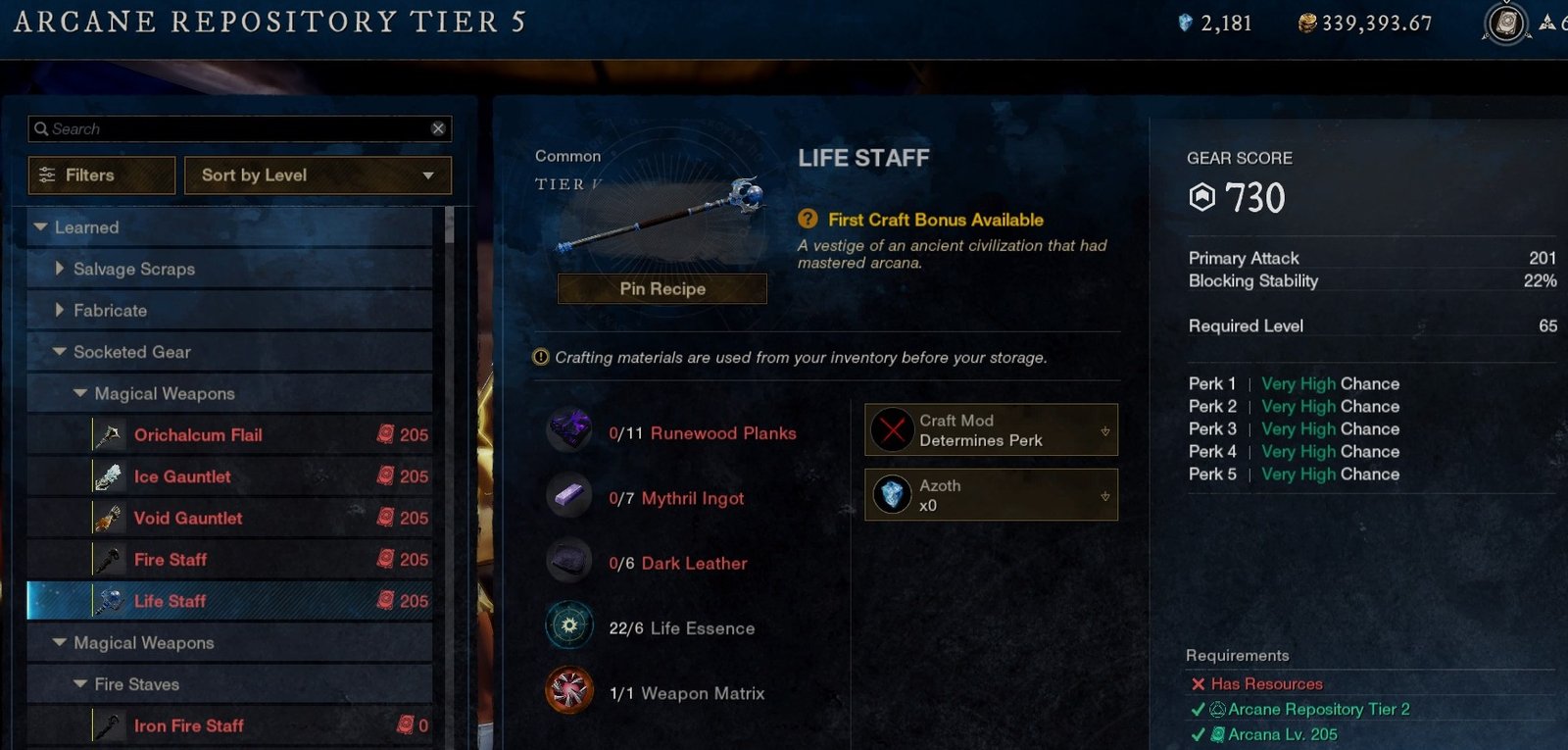Collapse the Learned category

[x=41, y=227]
